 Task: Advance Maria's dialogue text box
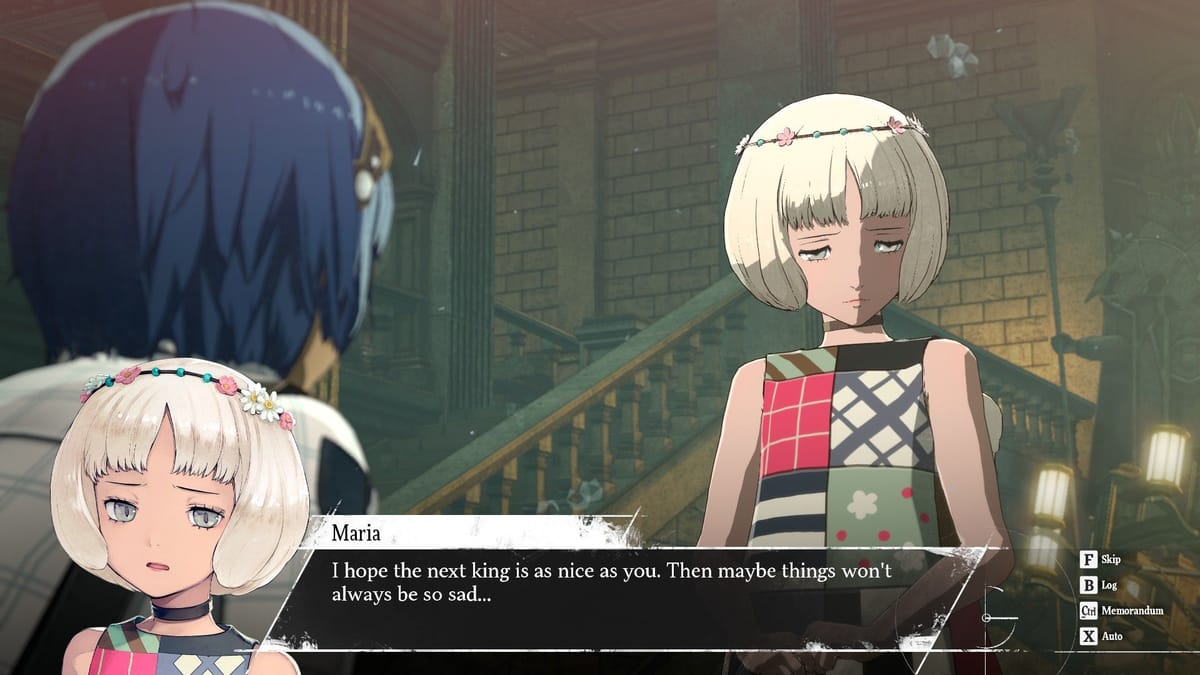tap(620, 585)
